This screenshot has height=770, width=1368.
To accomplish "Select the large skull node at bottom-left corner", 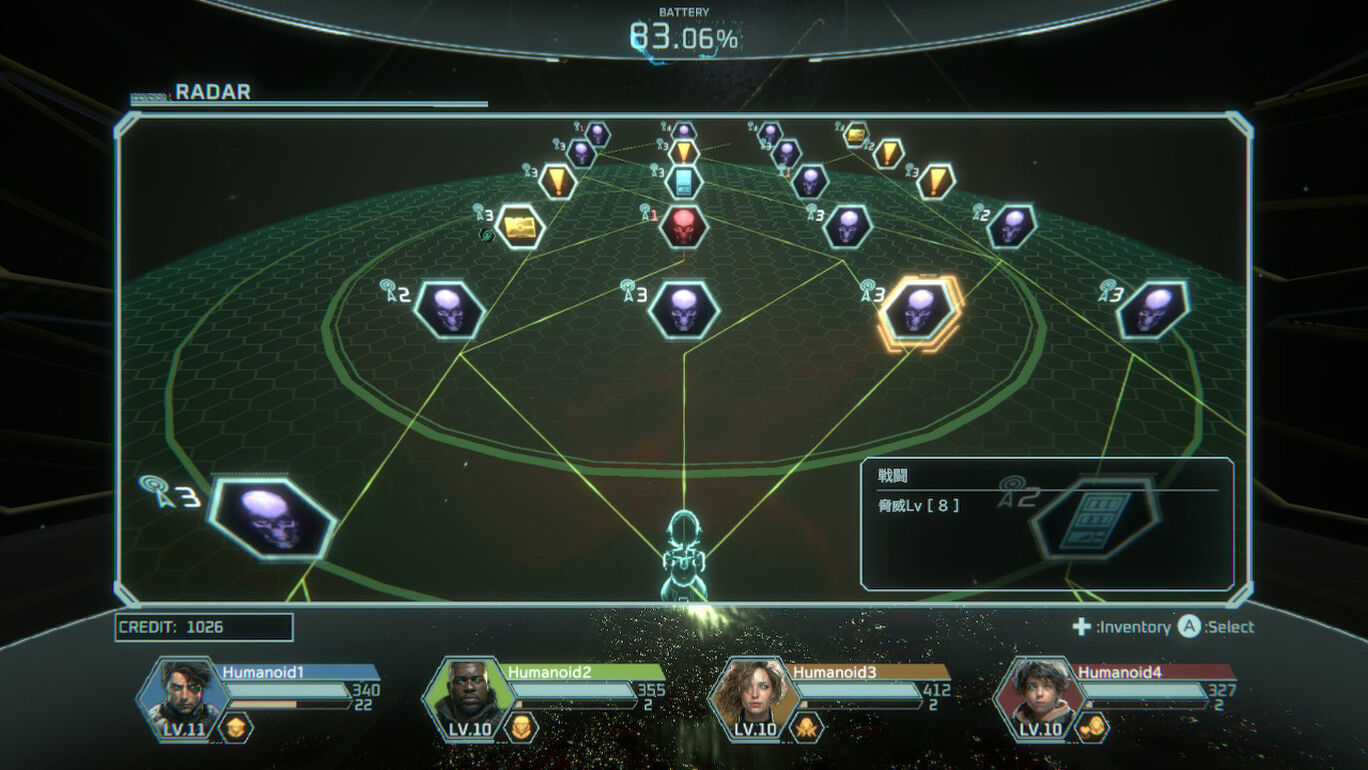I will point(272,518).
